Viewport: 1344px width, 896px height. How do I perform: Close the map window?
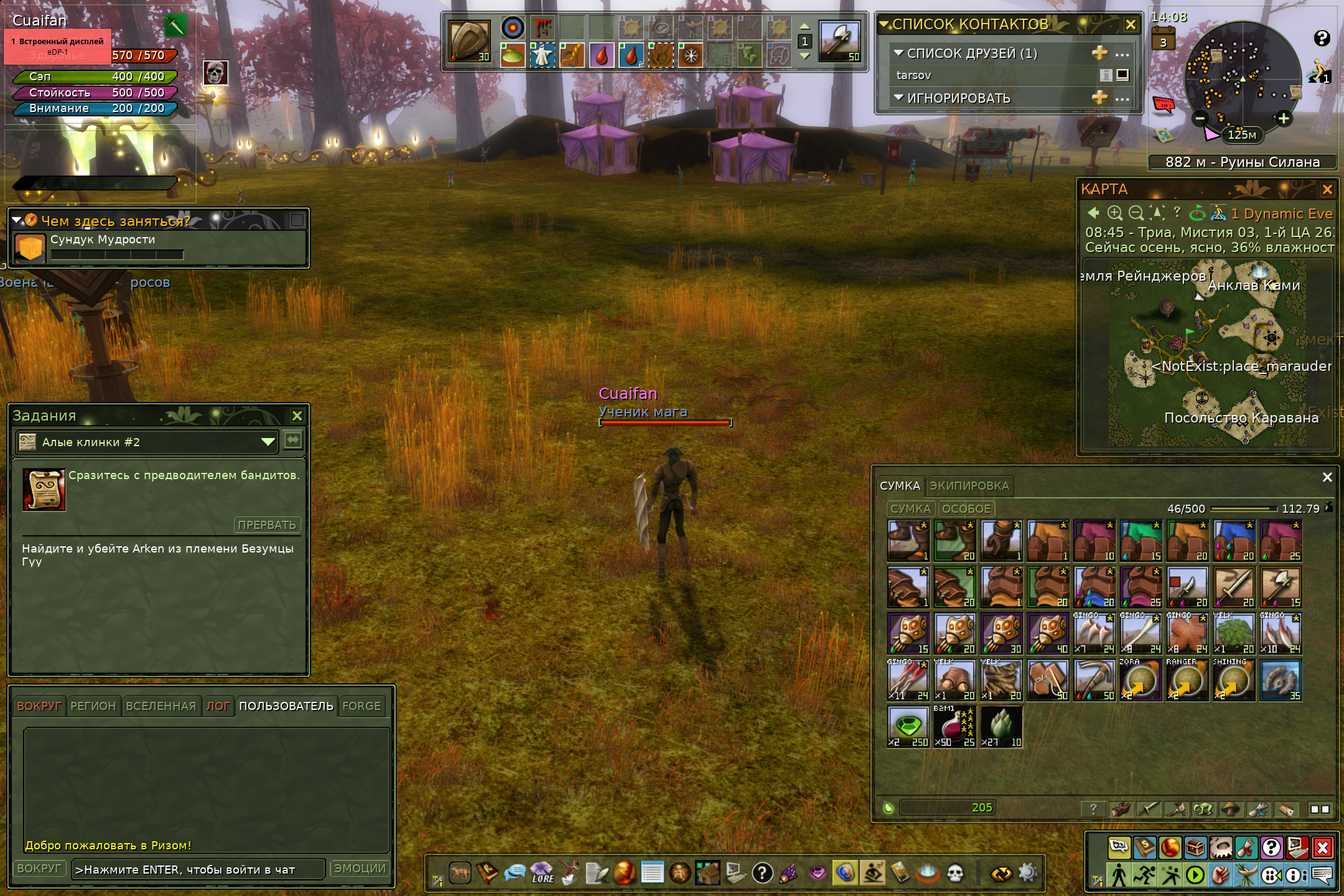(x=1327, y=189)
